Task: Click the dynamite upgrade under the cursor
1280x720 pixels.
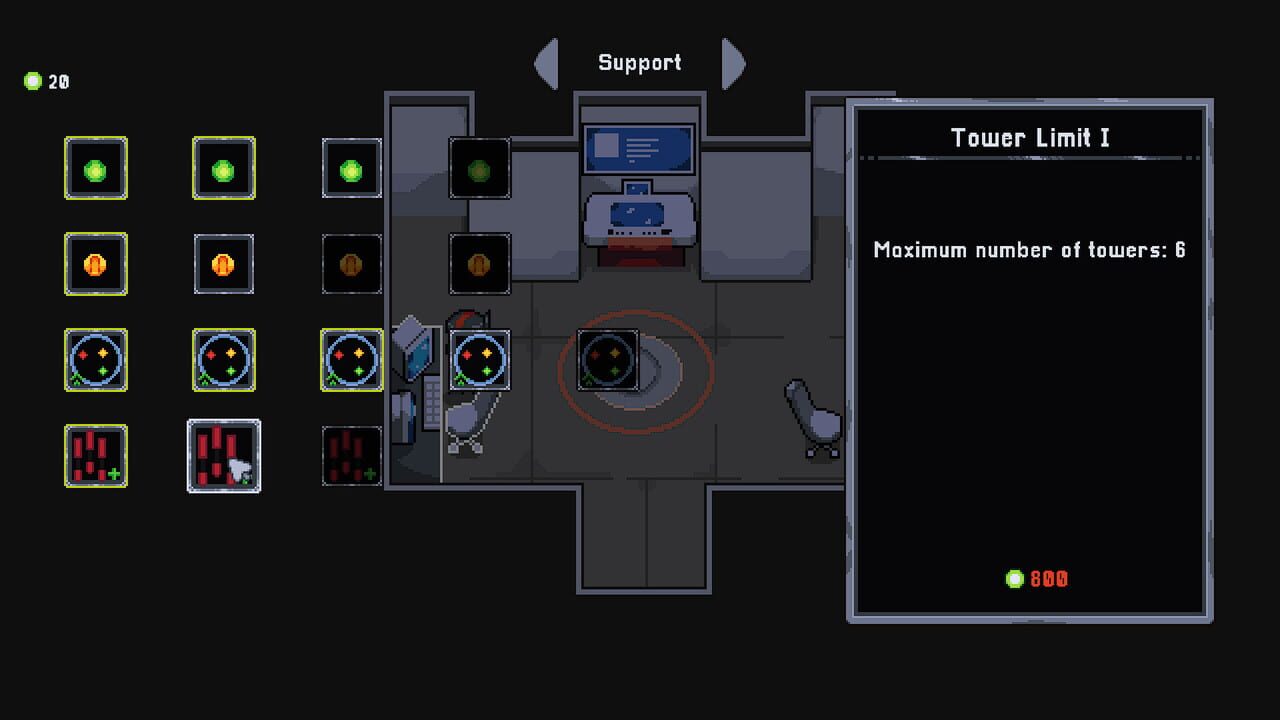Action: [x=223, y=455]
